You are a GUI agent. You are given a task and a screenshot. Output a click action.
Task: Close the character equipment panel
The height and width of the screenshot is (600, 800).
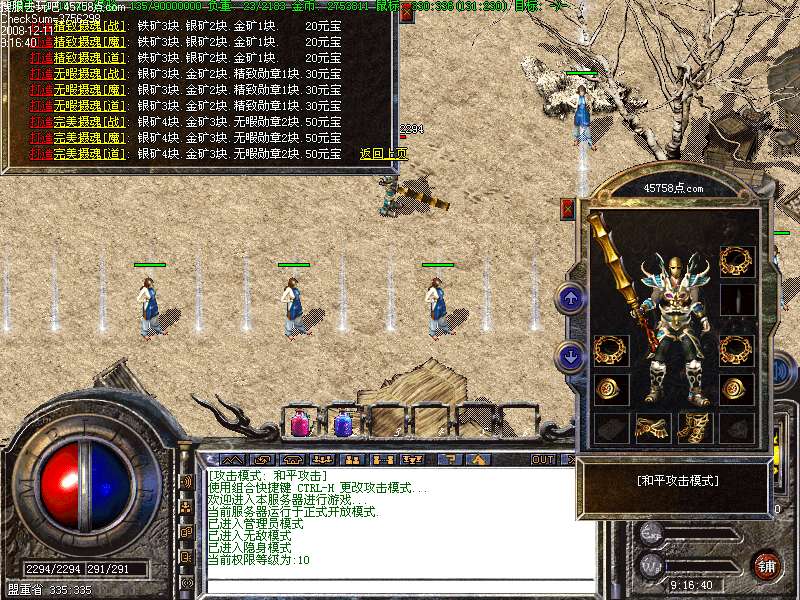click(x=568, y=208)
